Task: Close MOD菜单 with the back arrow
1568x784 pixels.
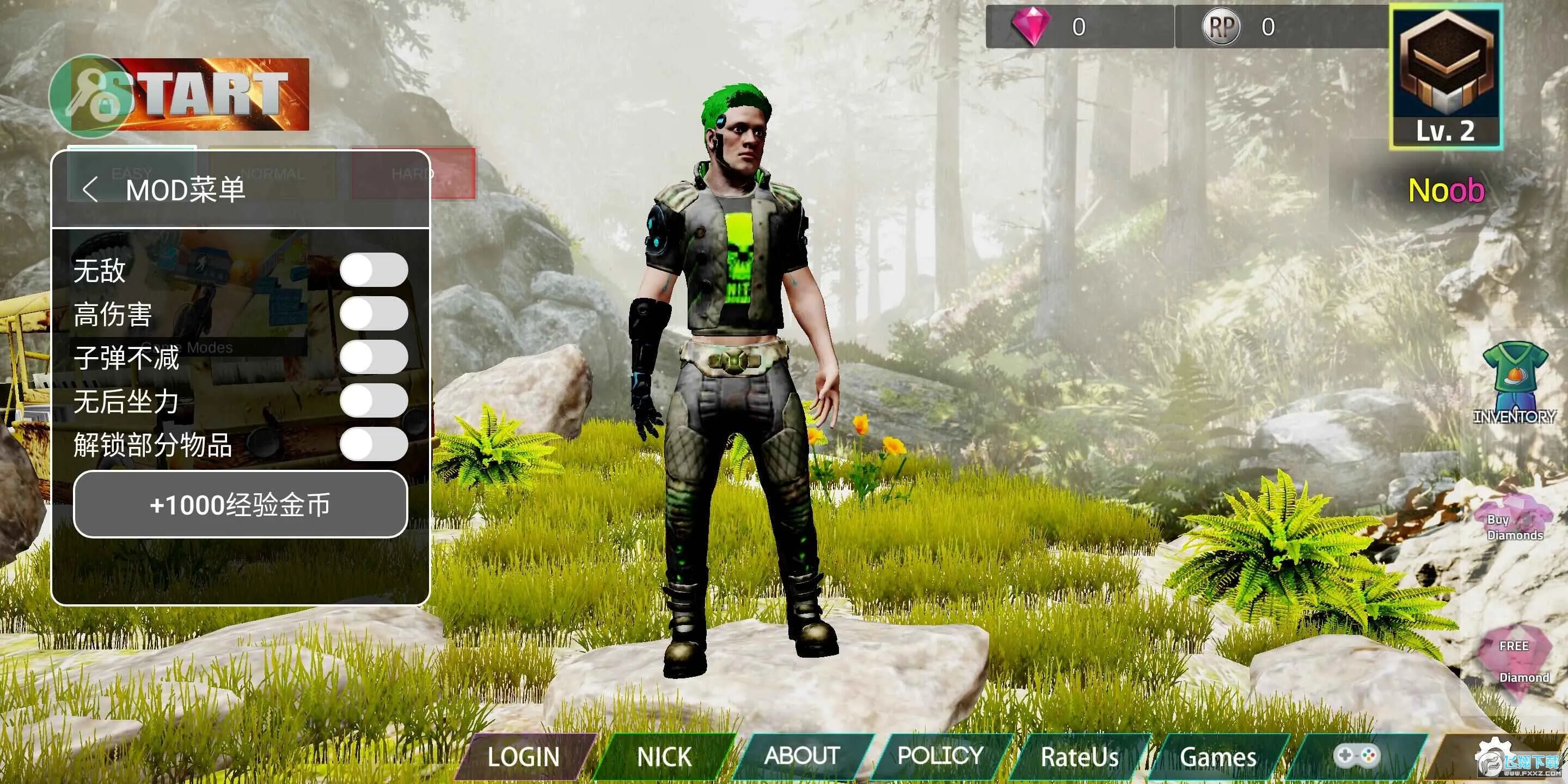Action: click(90, 190)
